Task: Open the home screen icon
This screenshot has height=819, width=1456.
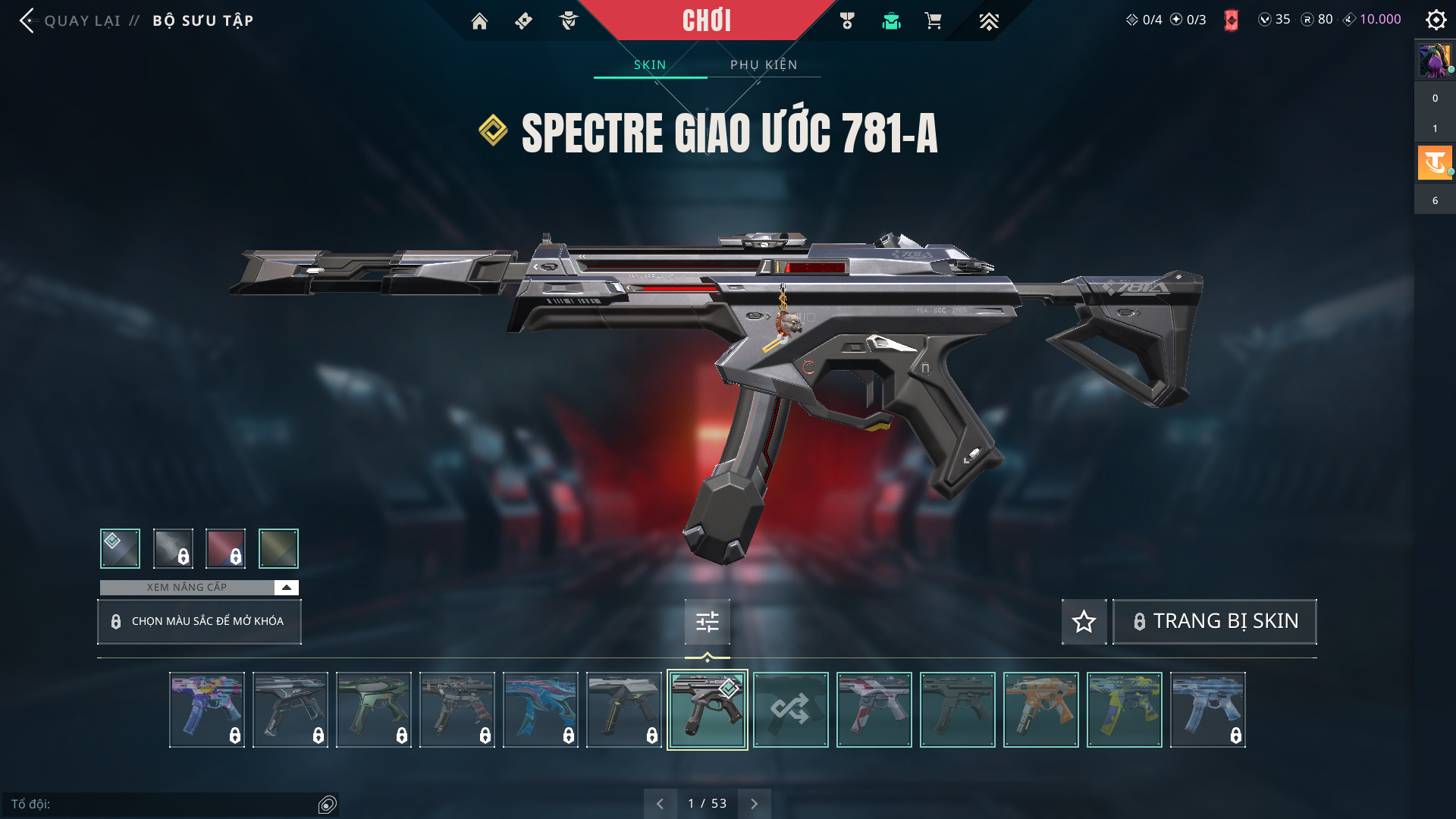Action: pyautogui.click(x=479, y=21)
